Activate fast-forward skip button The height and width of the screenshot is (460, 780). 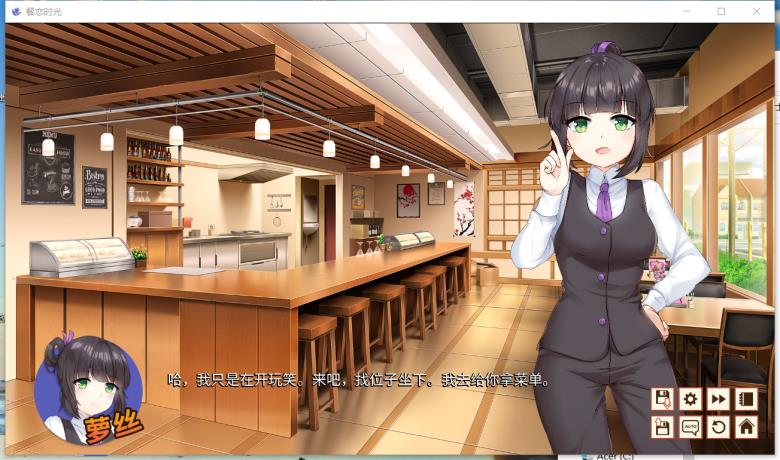point(718,399)
